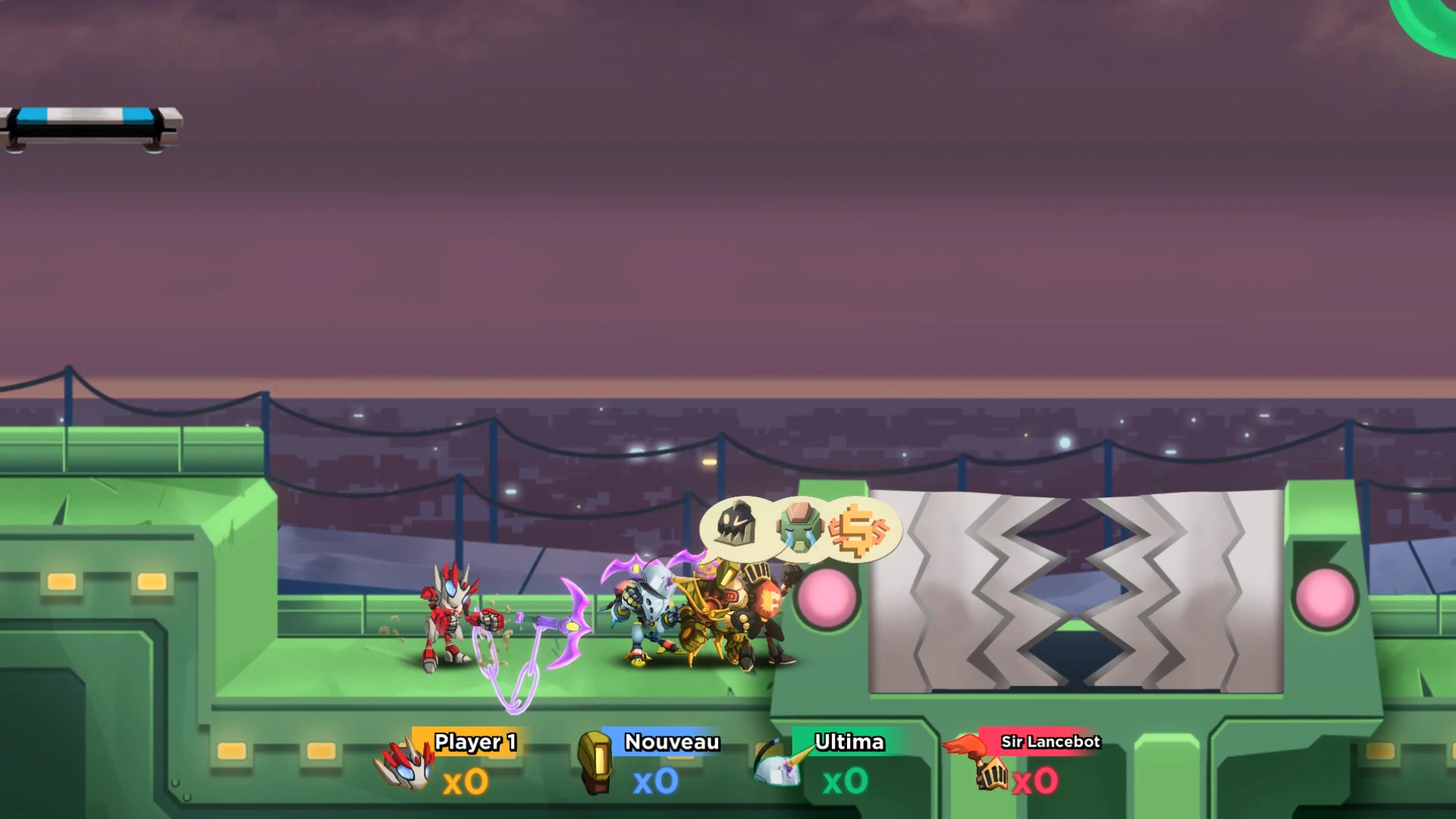Image resolution: width=1456 pixels, height=819 pixels.
Task: Select Nouveau's golden helmet portrait icon
Action: (x=596, y=762)
